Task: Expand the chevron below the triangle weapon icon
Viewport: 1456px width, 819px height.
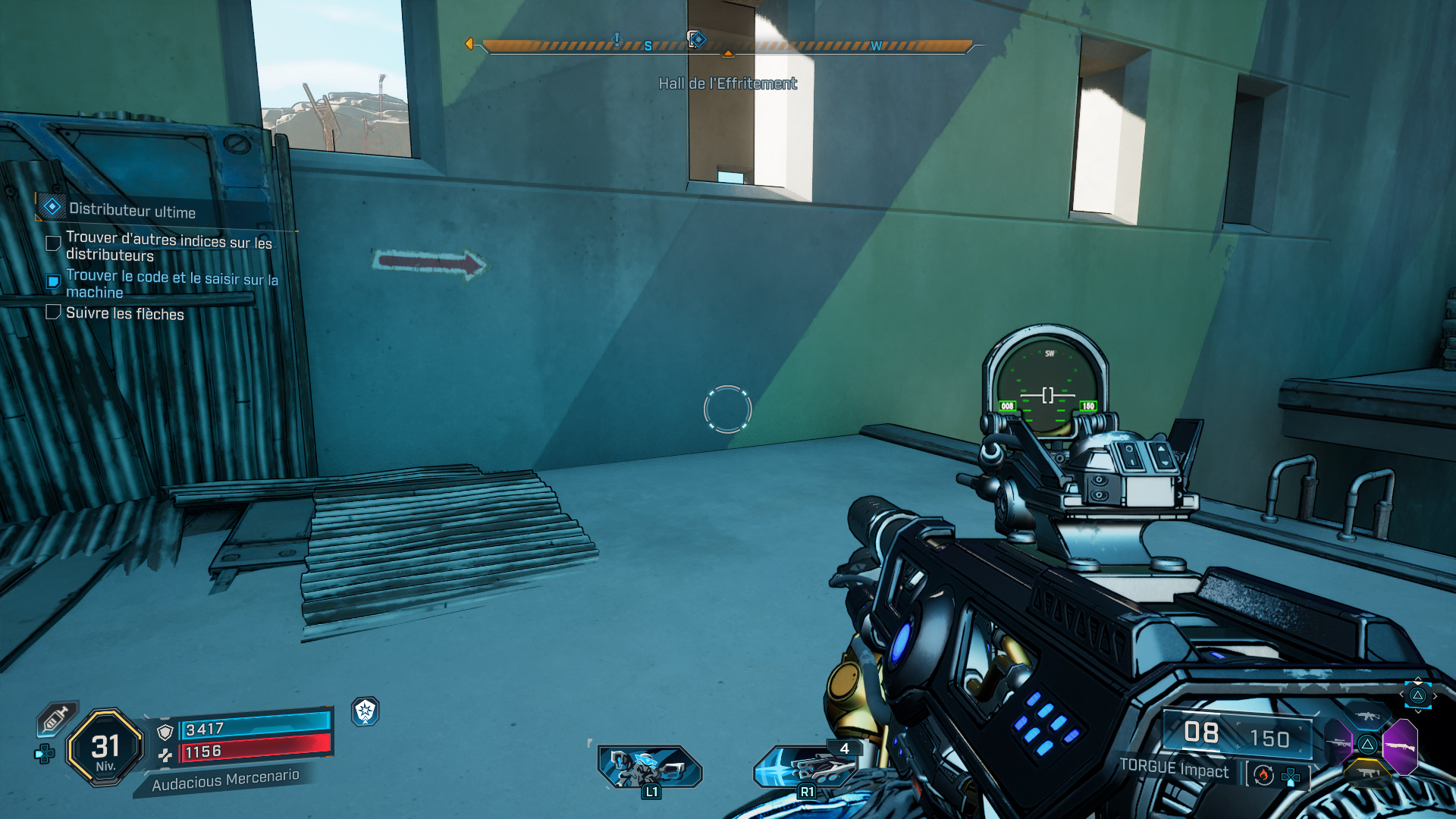Action: tap(1419, 711)
